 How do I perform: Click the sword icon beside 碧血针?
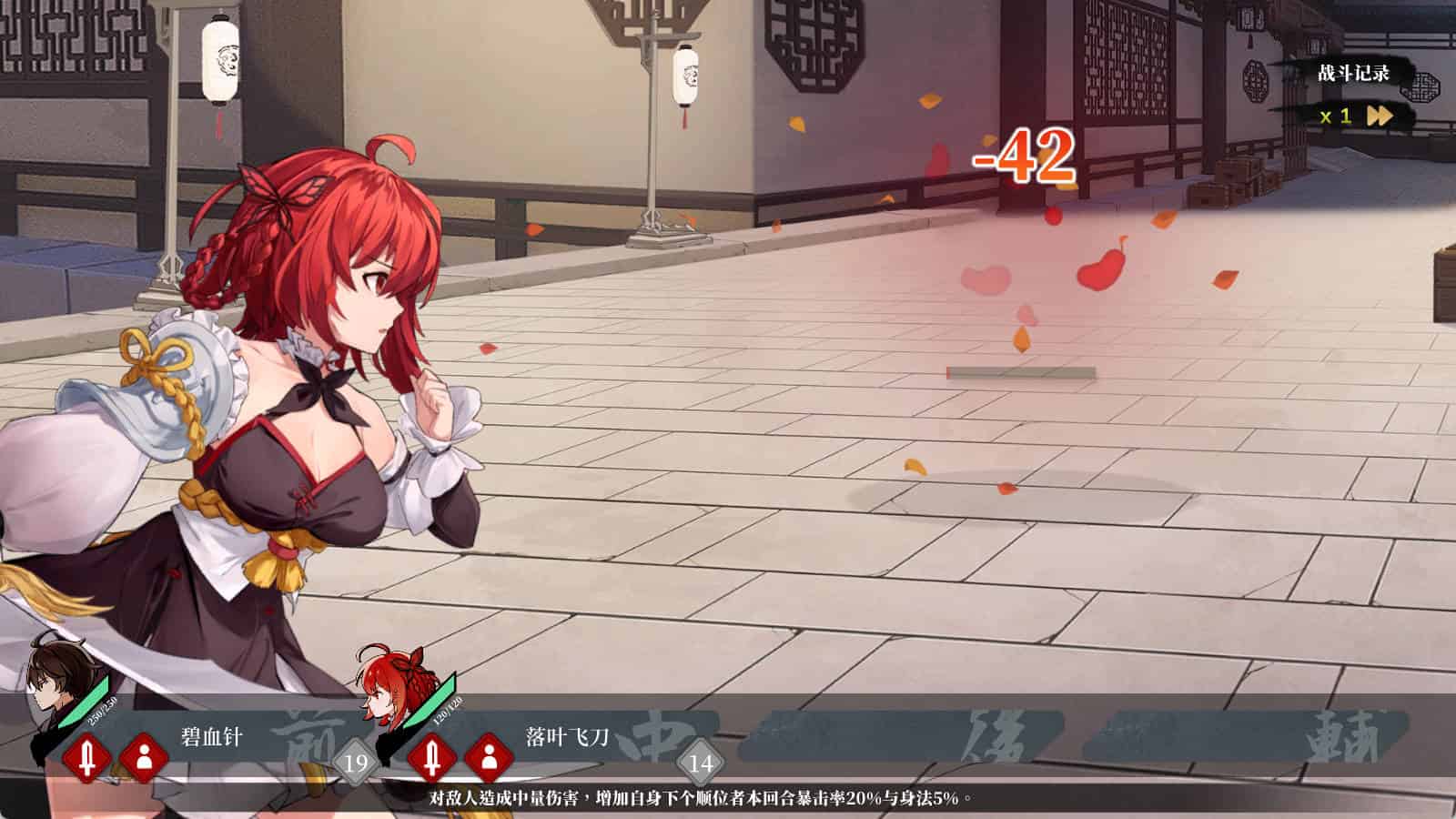click(x=87, y=757)
